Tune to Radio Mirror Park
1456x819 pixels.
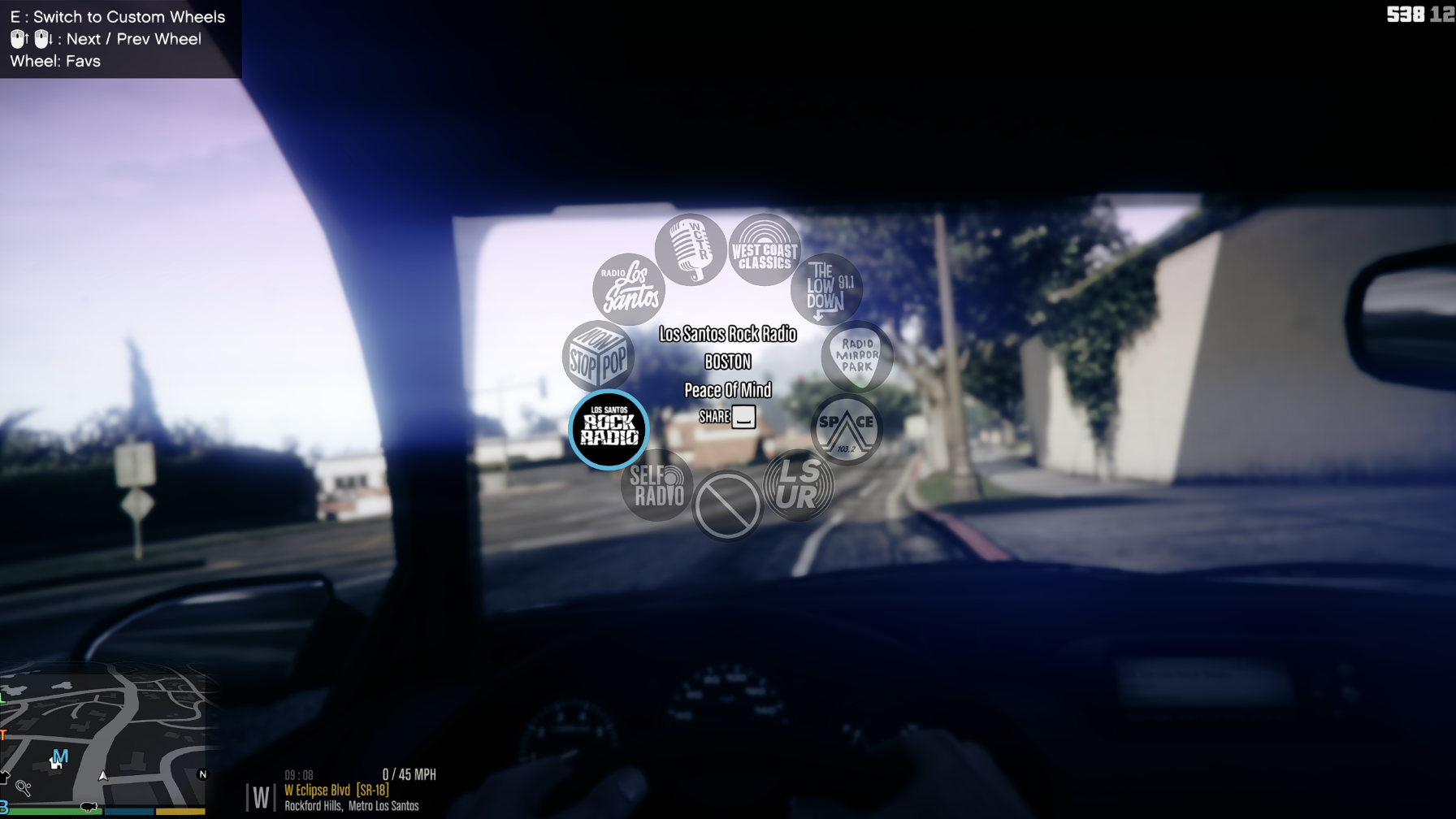(x=856, y=356)
